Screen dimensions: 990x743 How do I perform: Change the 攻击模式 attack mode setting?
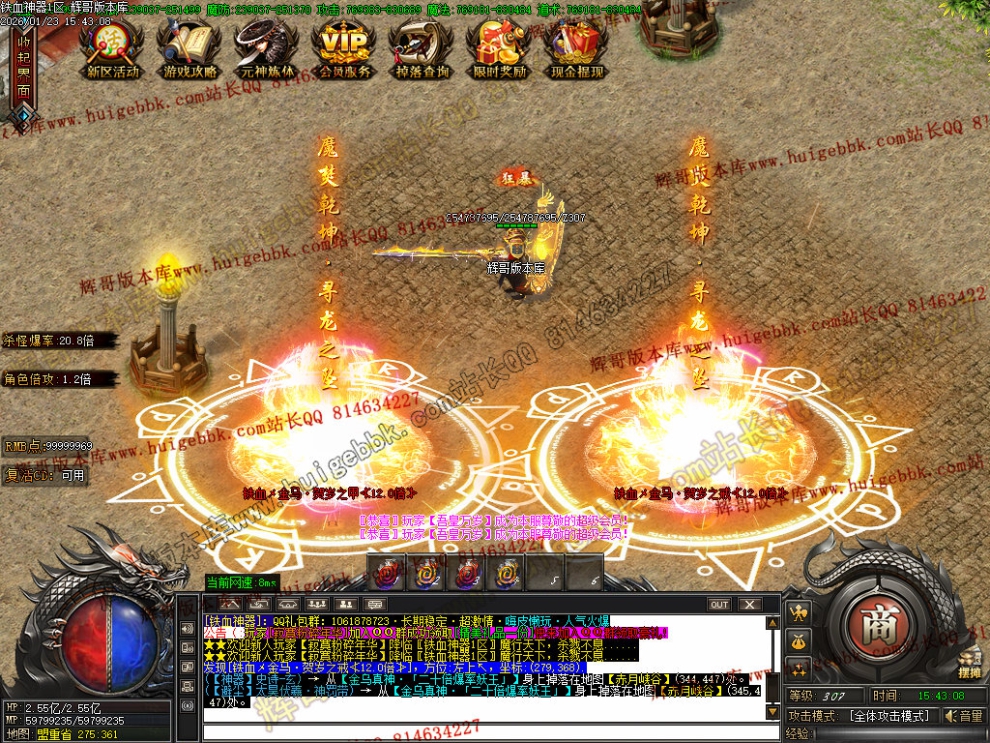point(887,716)
